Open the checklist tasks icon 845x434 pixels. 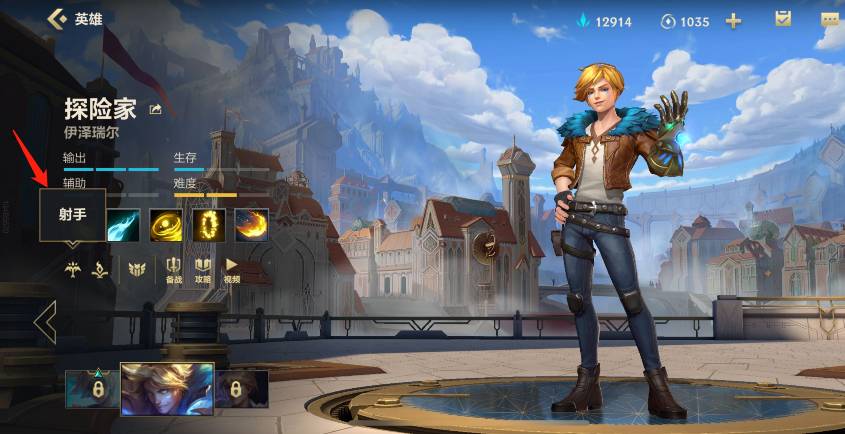[784, 19]
